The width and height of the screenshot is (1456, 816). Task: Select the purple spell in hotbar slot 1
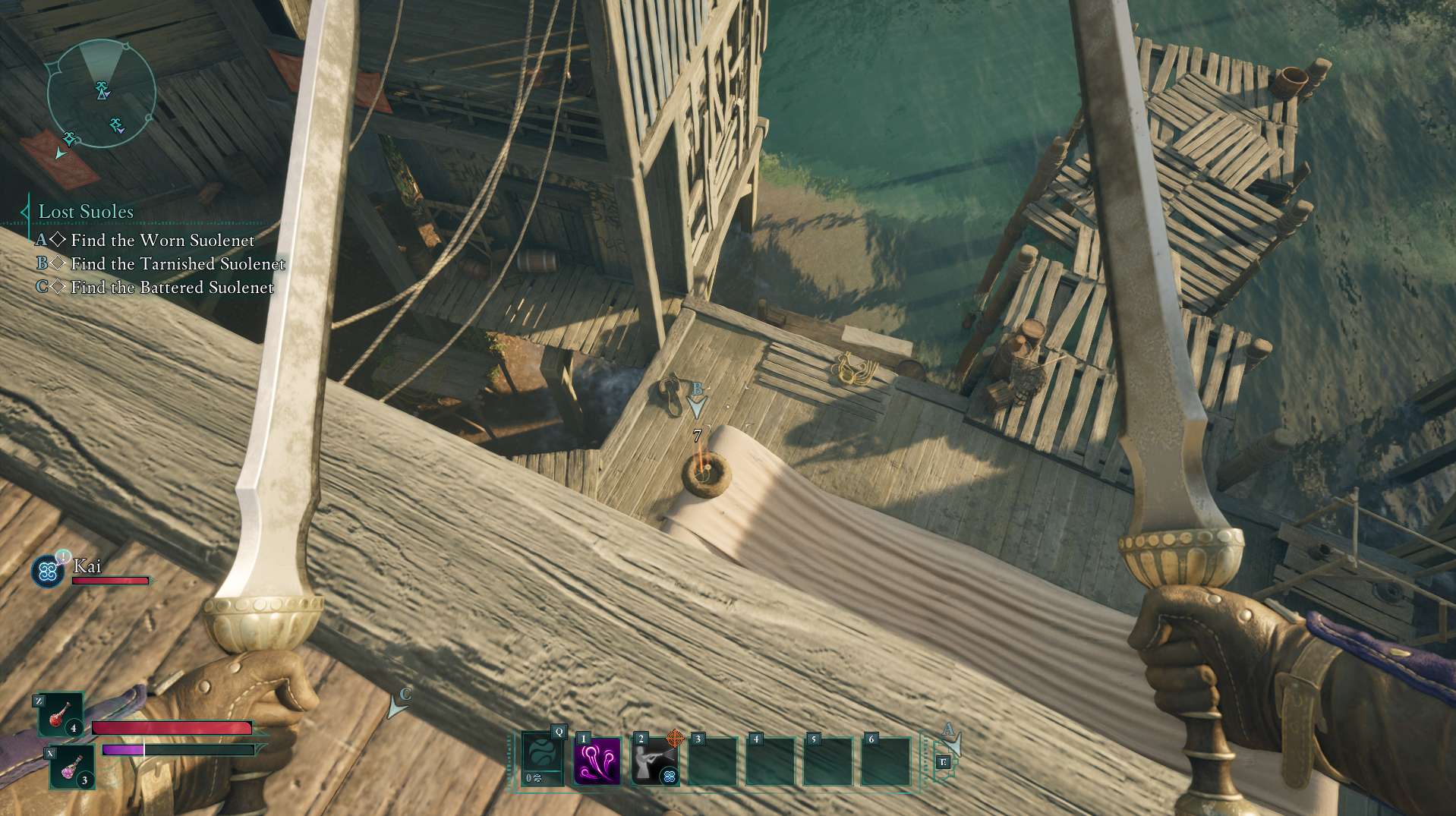click(597, 761)
